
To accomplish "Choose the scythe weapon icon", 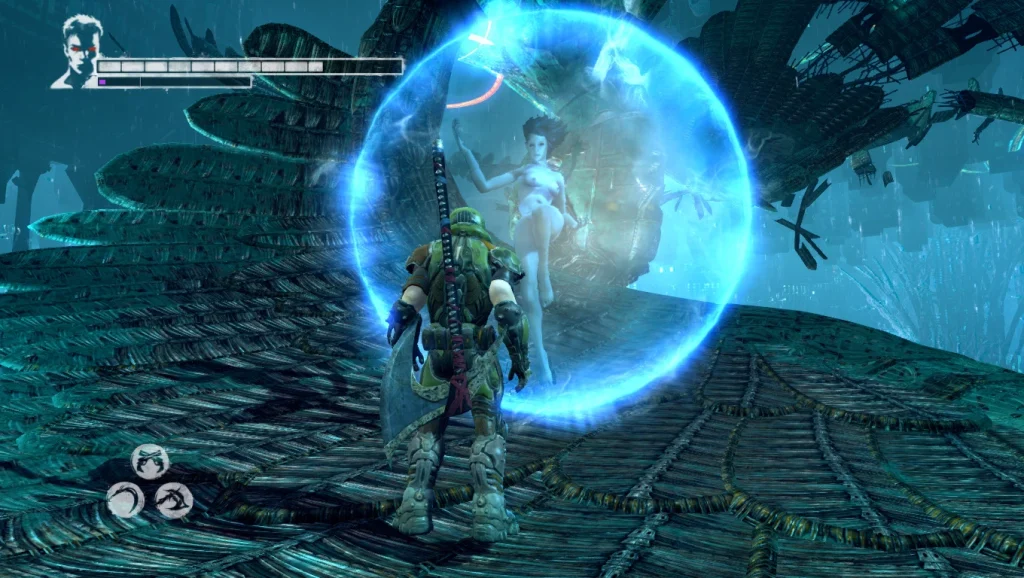I will tap(125, 498).
